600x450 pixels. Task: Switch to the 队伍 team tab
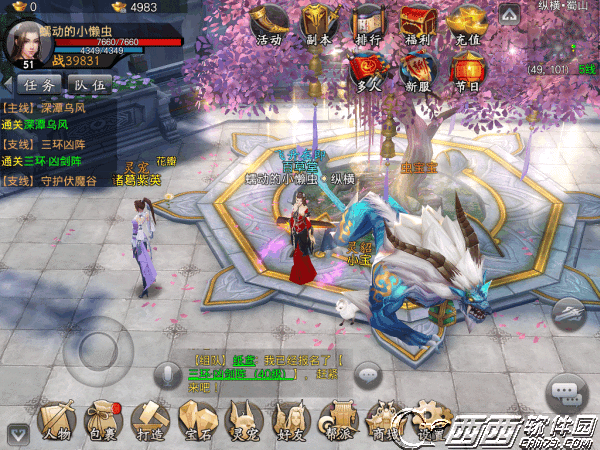click(x=90, y=85)
